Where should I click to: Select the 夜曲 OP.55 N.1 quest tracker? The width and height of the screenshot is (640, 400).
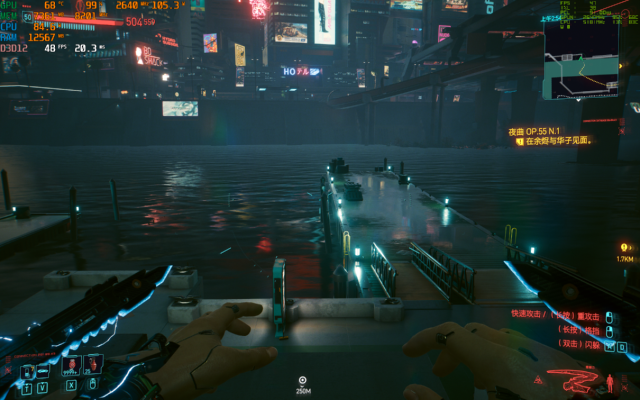(547, 131)
